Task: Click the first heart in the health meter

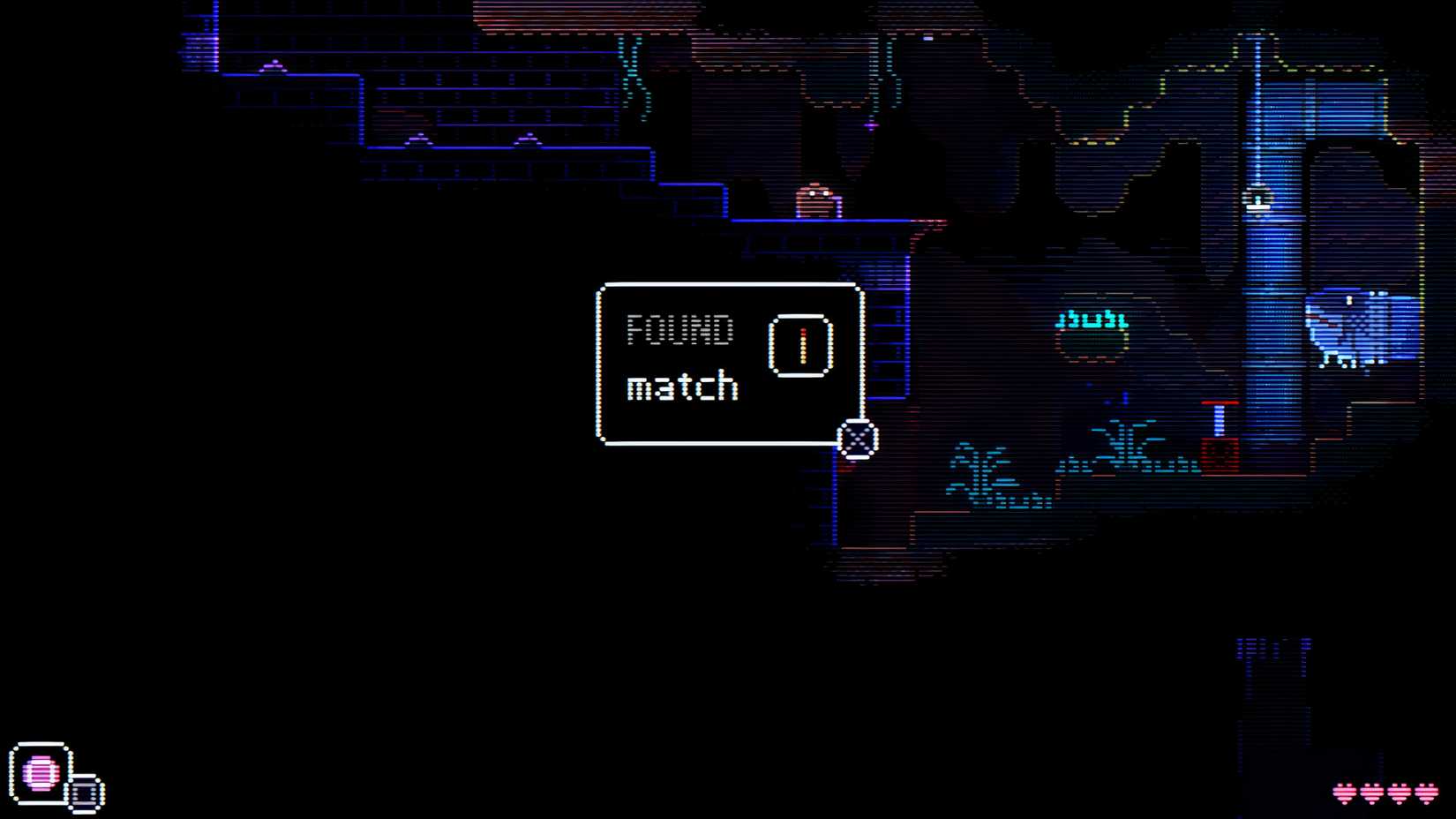Action: pyautogui.click(x=1344, y=793)
